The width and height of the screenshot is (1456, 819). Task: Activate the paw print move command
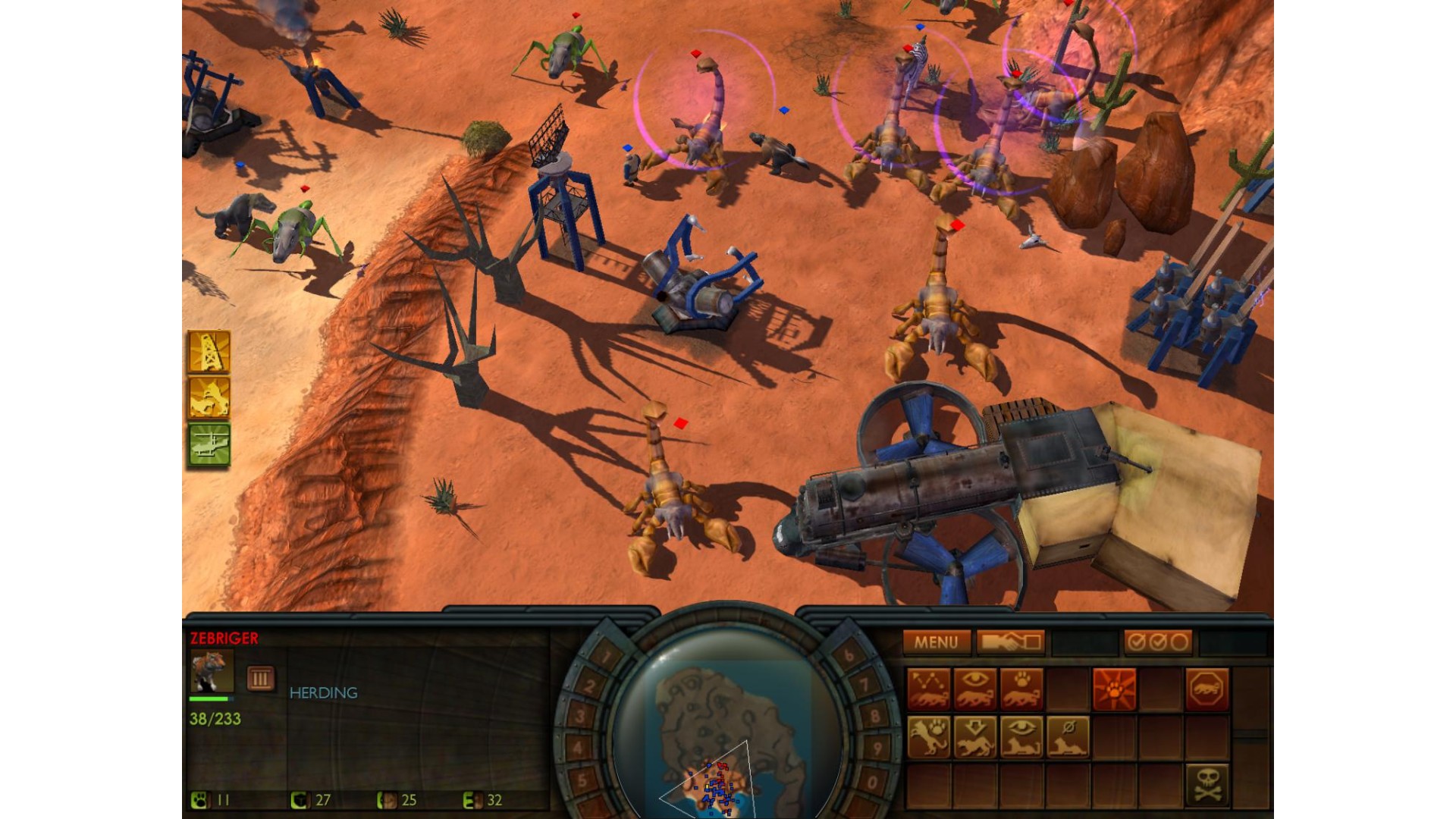(1021, 689)
